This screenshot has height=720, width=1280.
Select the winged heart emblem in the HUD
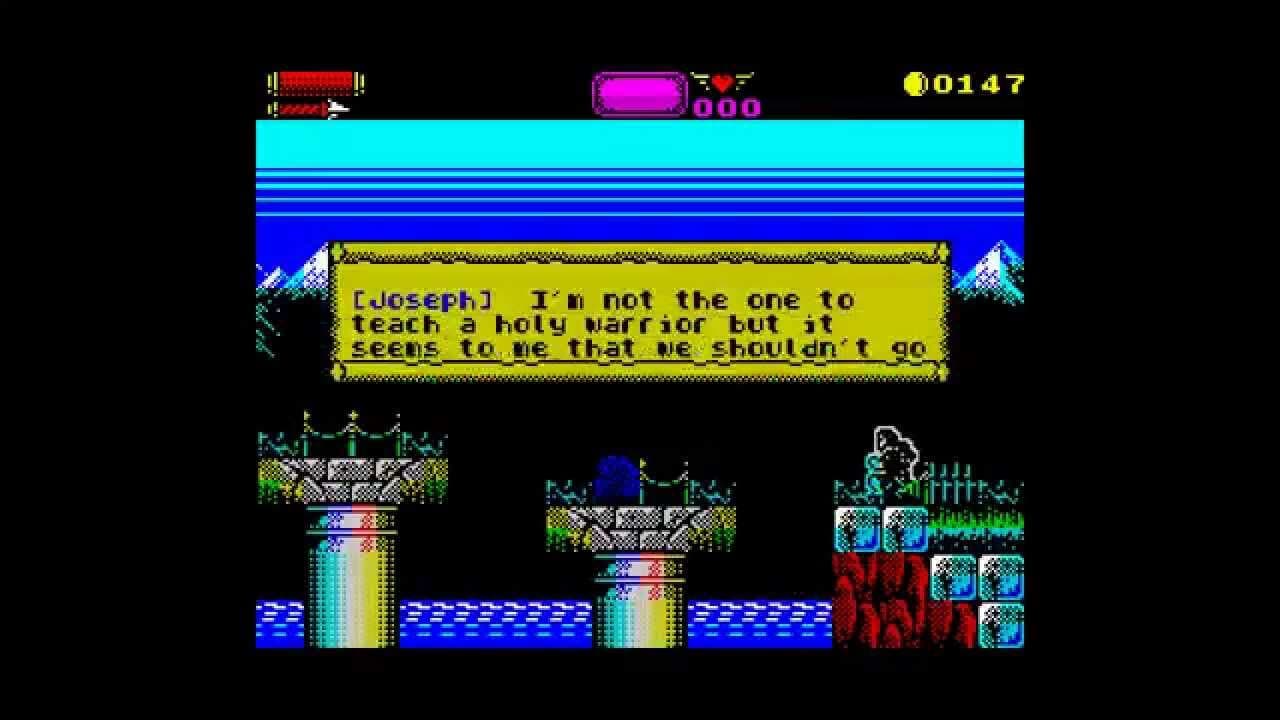click(722, 83)
